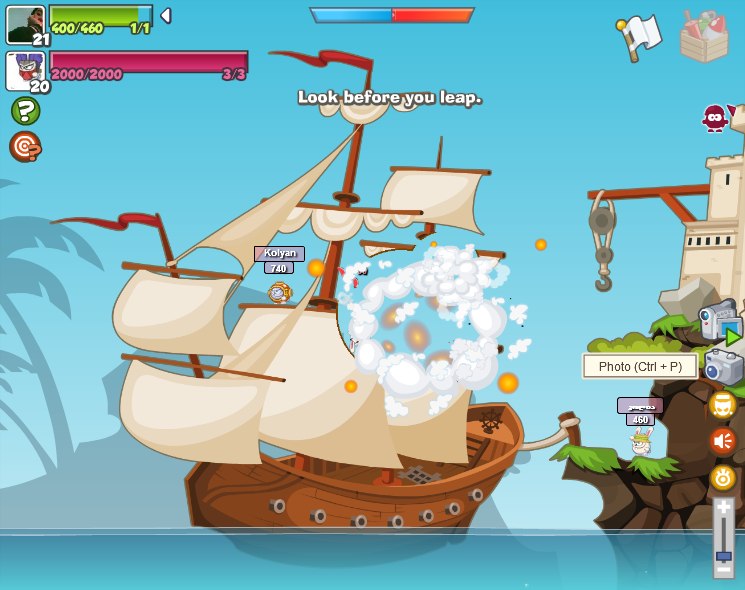Image resolution: width=745 pixels, height=590 pixels.
Task: Open the orange gear settings button
Action: [x=722, y=477]
